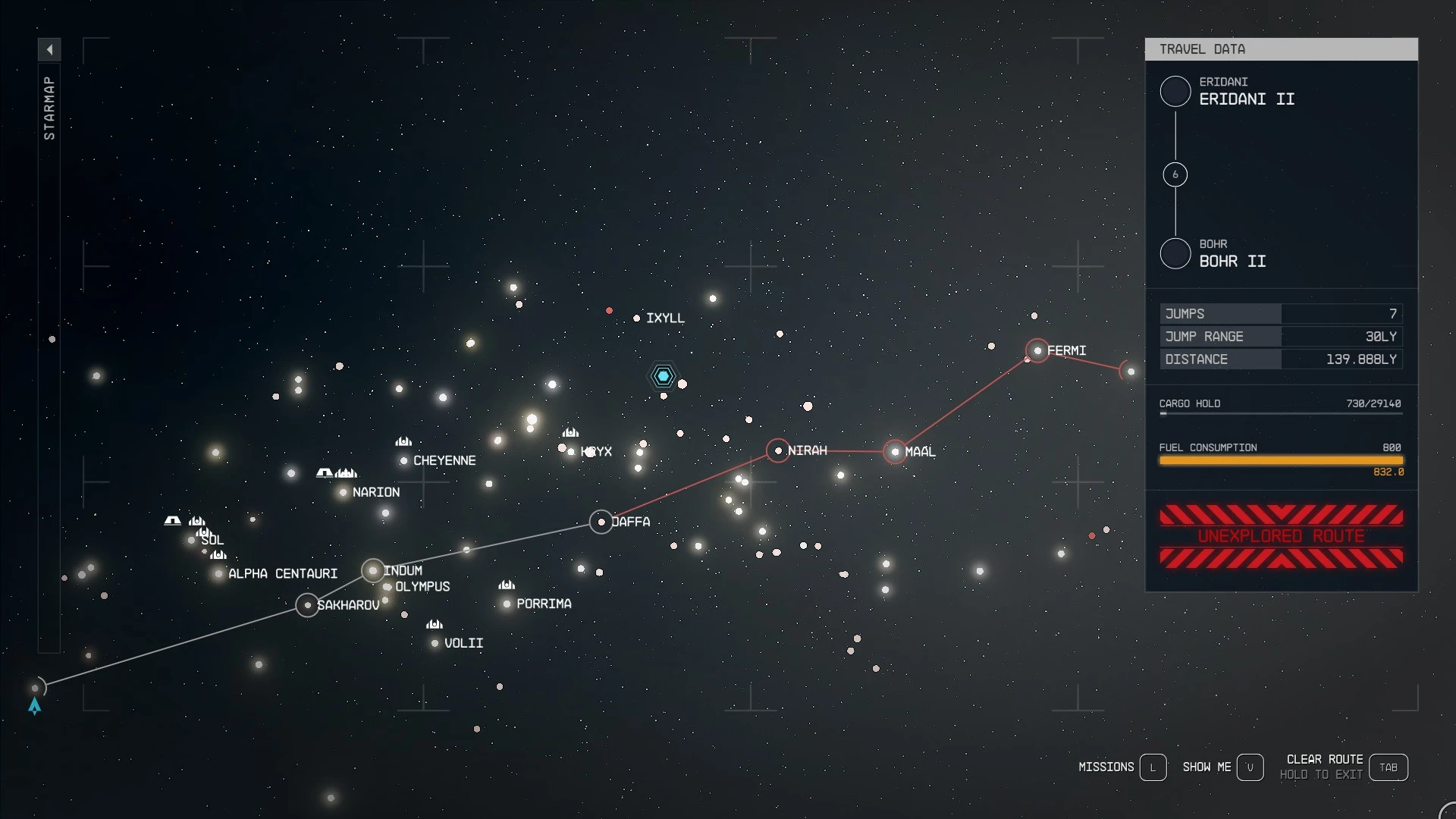Click the outpost icon above Porrima
This screenshot has height=819, width=1456.
pos(507,585)
